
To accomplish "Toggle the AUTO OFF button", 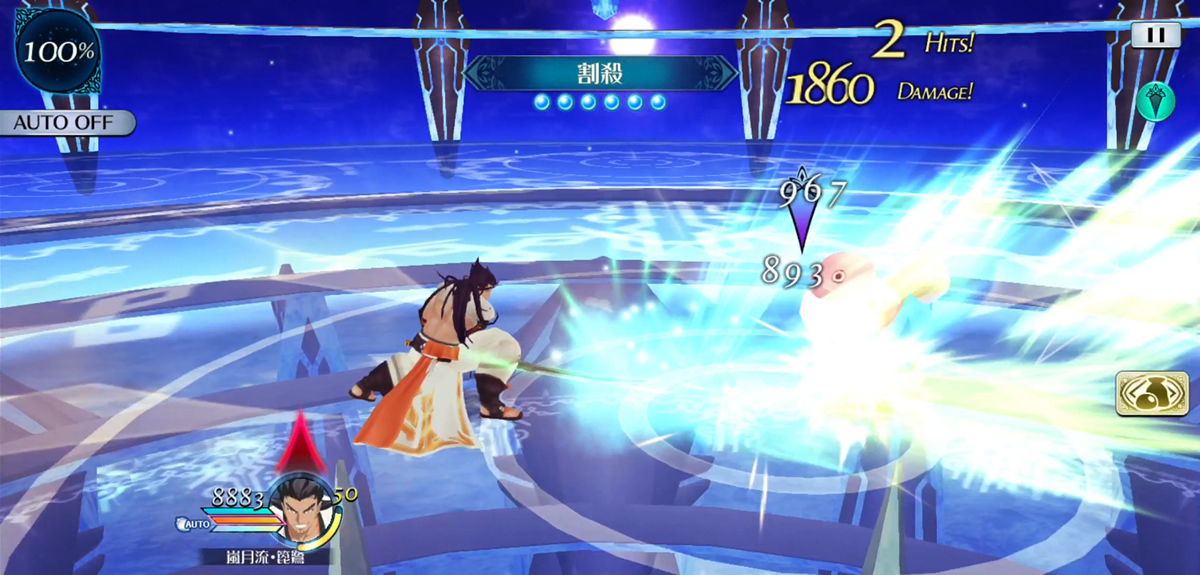I will click(66, 123).
